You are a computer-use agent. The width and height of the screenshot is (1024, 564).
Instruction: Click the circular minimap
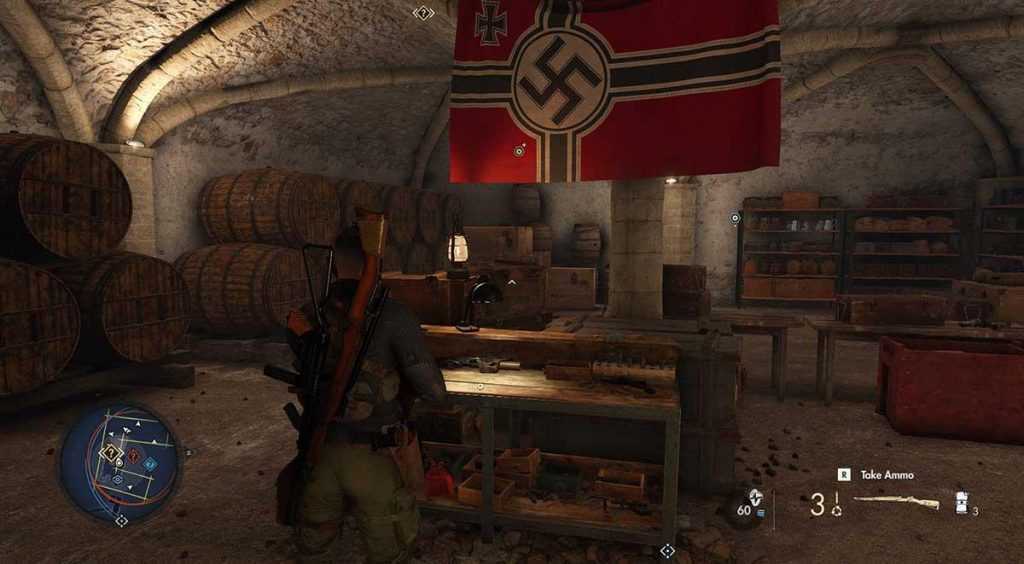click(120, 461)
